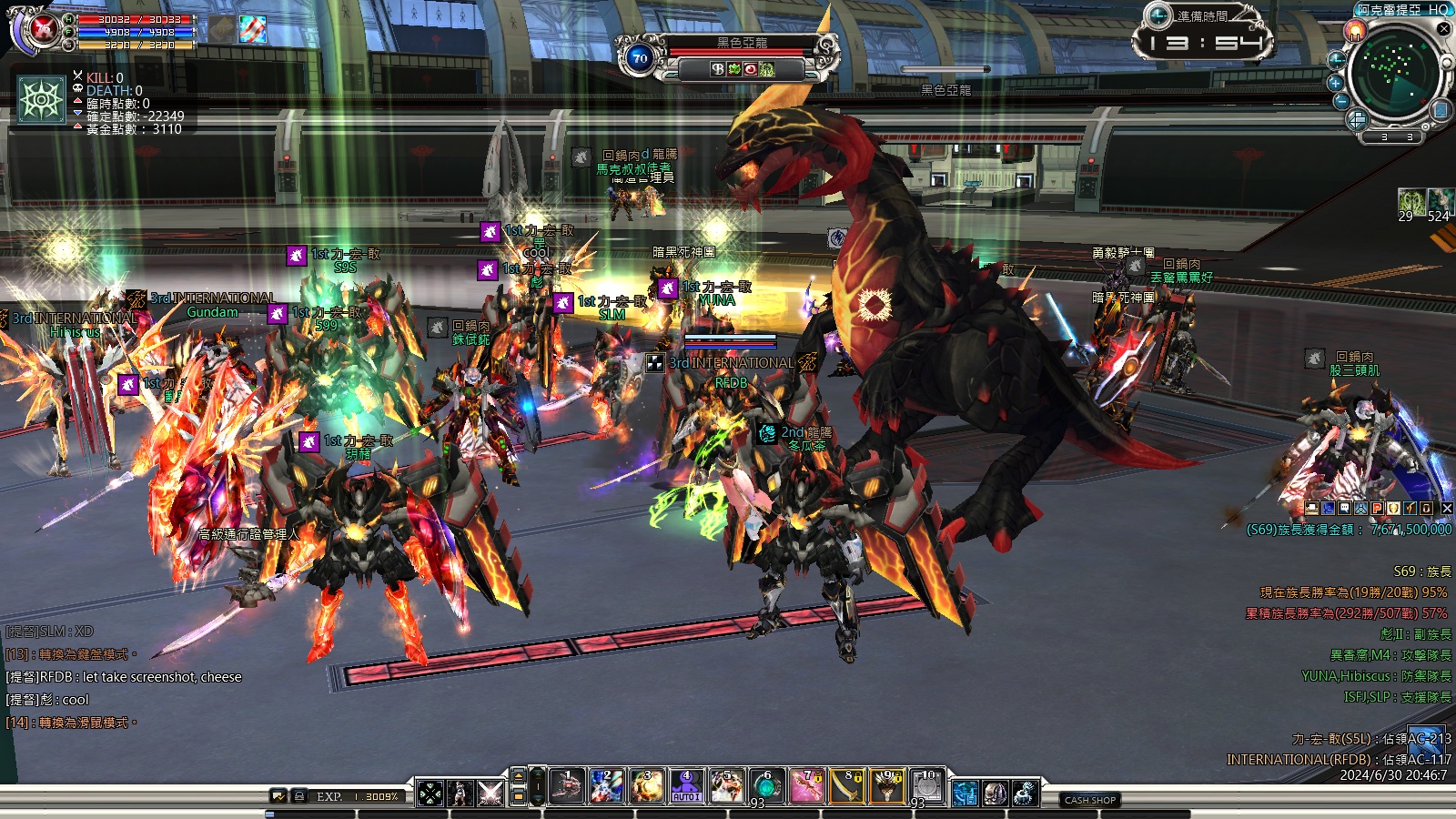
Task: Open the CASH SHOP
Action: (x=1090, y=800)
